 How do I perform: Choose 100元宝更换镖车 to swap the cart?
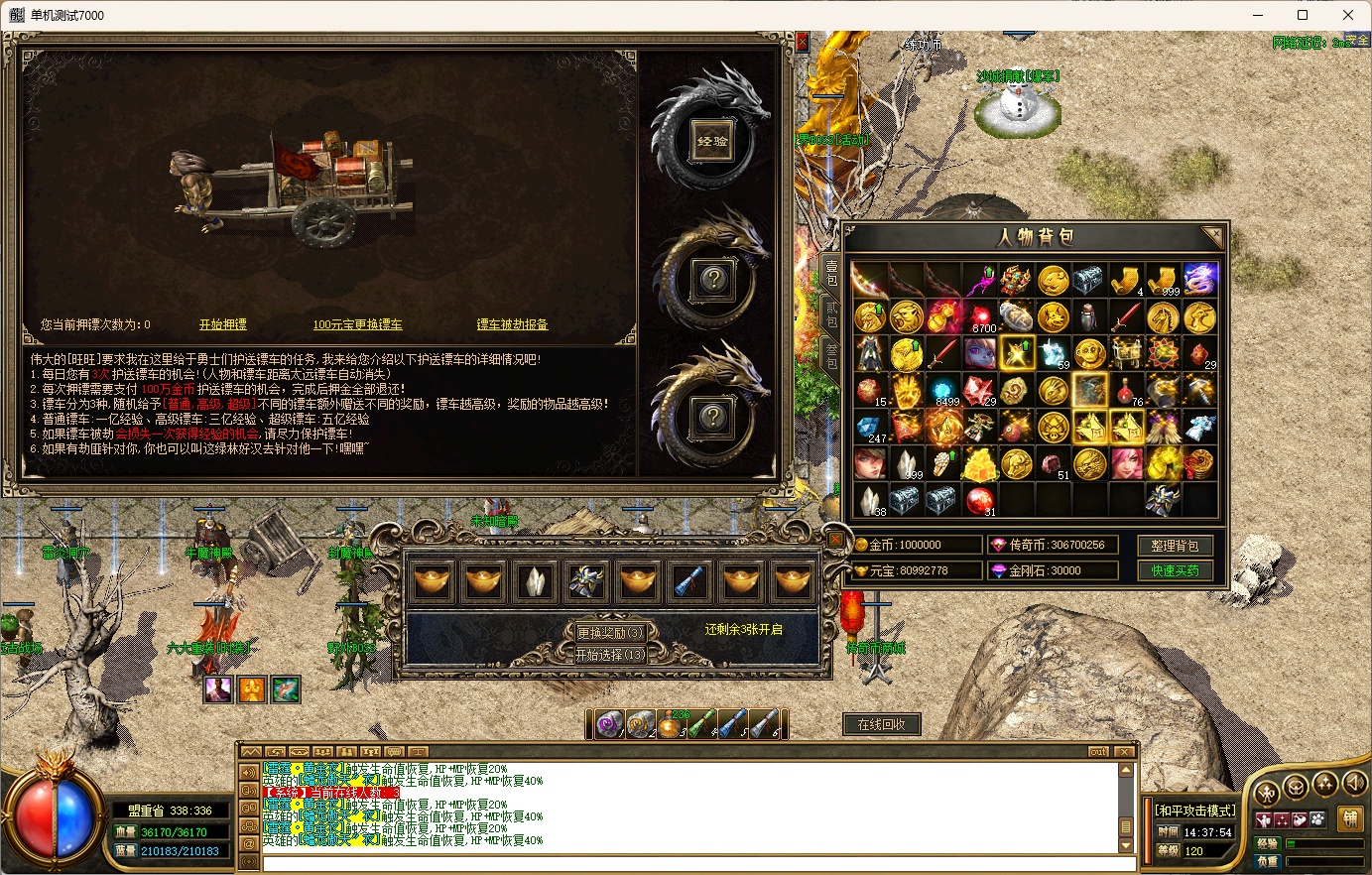click(x=357, y=324)
